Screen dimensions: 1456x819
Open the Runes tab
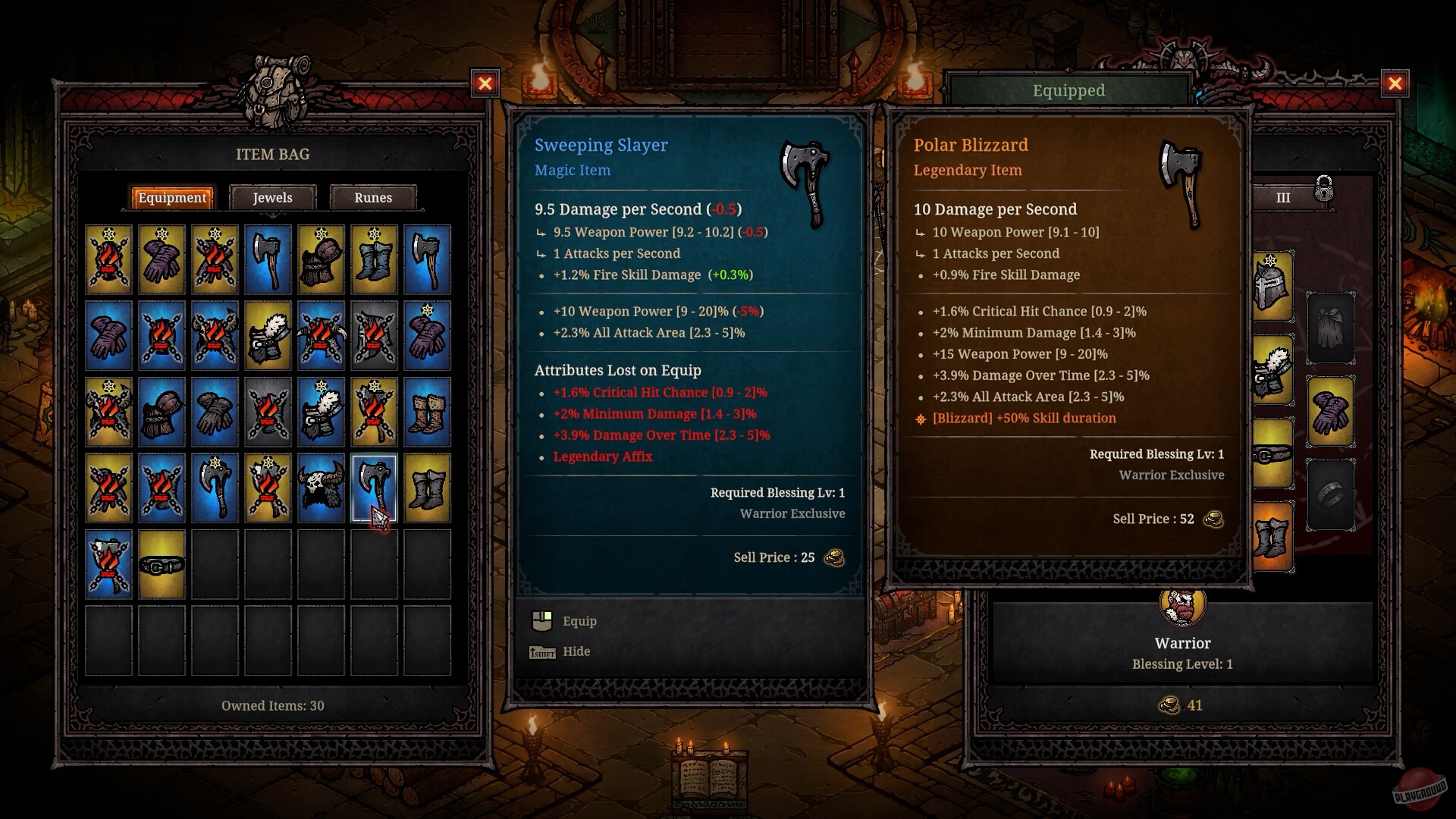(x=372, y=197)
